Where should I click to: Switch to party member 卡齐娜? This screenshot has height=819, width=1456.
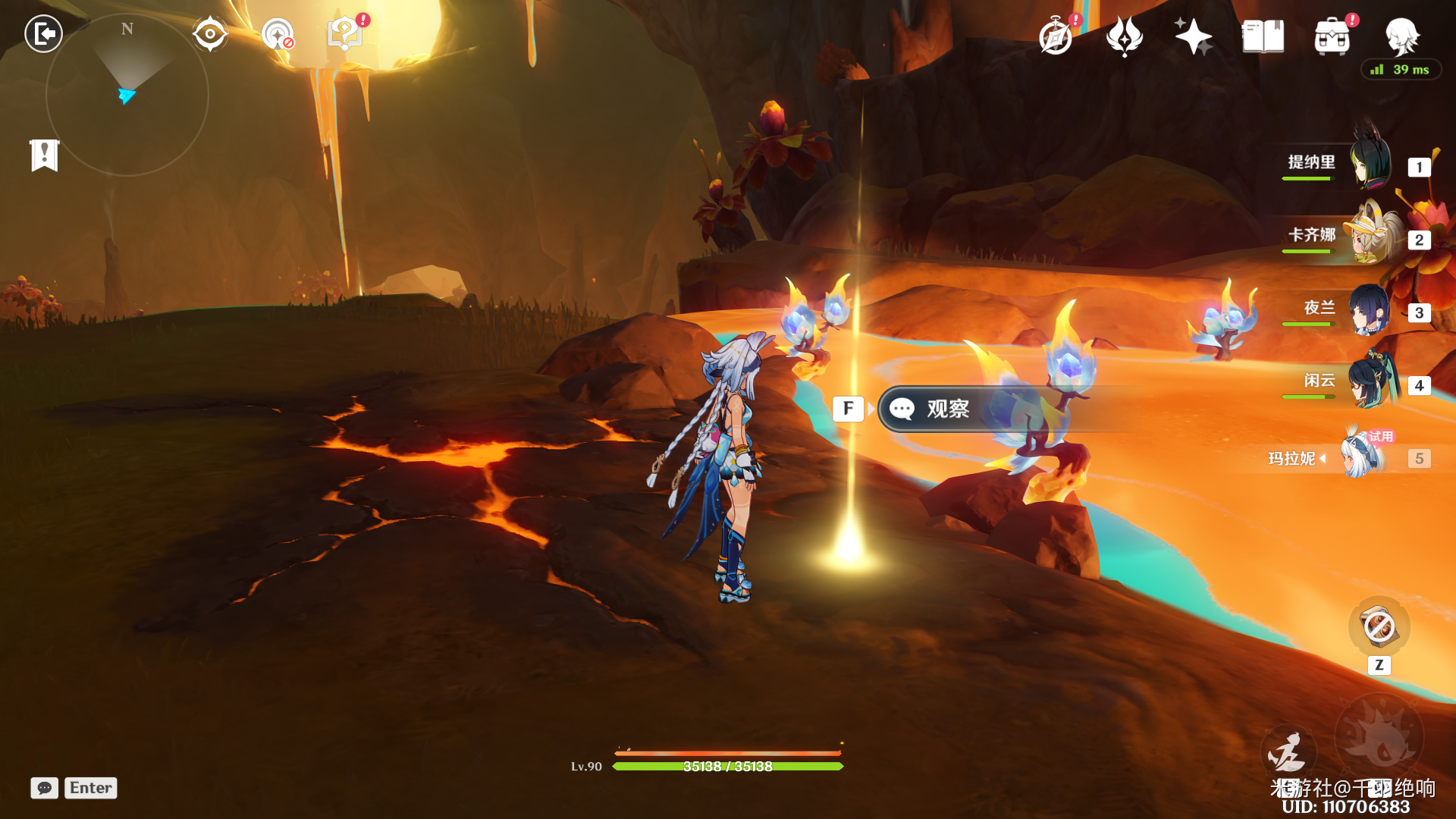[1370, 236]
